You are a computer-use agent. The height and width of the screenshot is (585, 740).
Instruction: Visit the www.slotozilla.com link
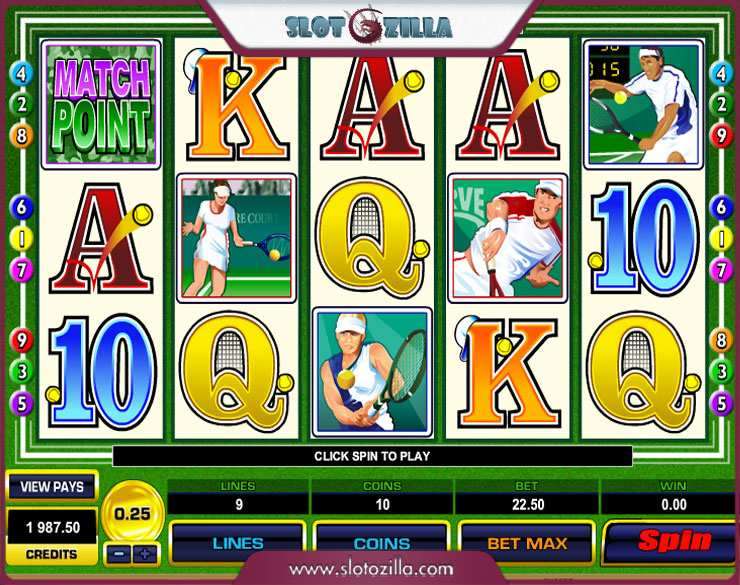pyautogui.click(x=369, y=569)
